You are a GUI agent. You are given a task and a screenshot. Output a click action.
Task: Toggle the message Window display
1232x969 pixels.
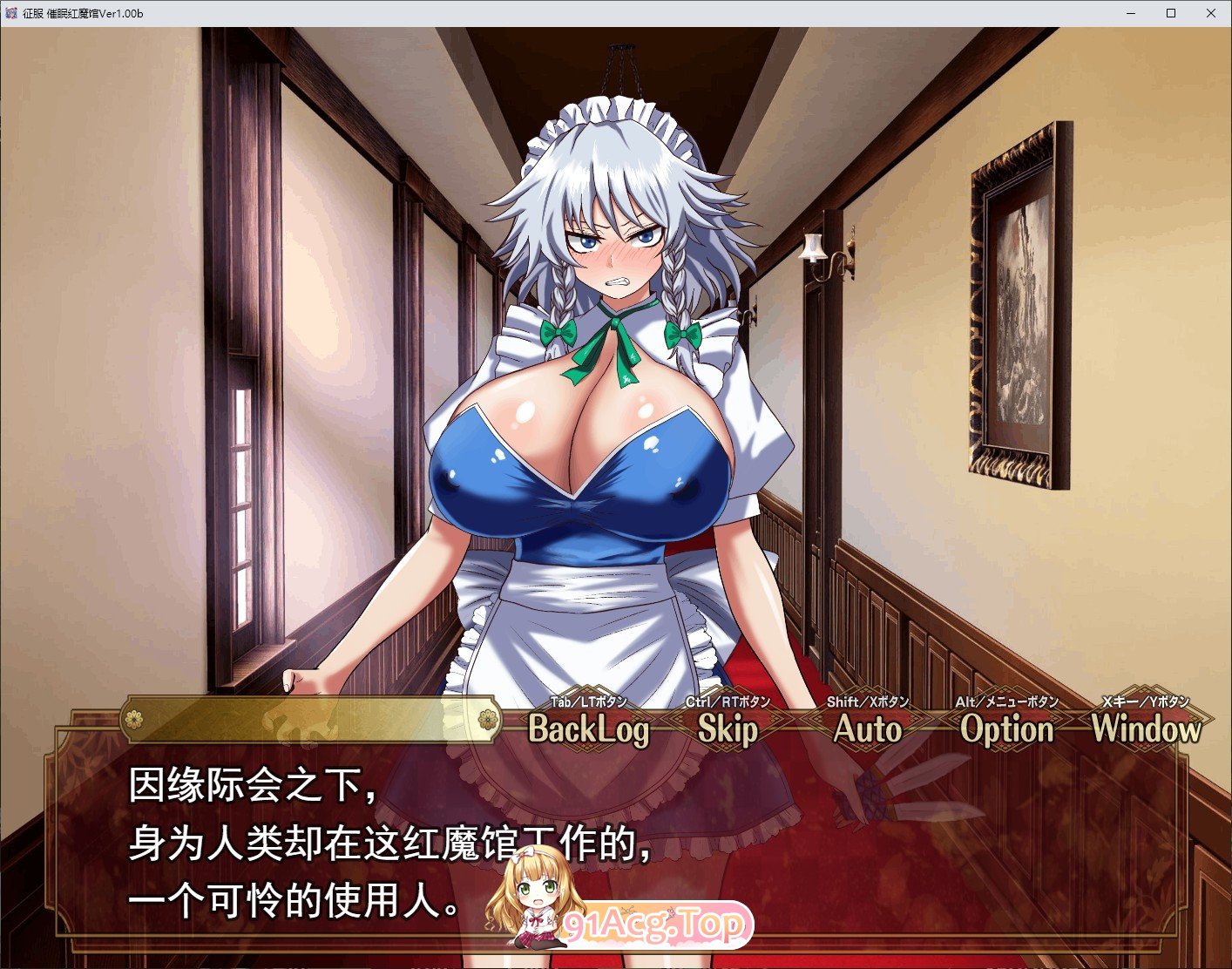tap(1147, 728)
